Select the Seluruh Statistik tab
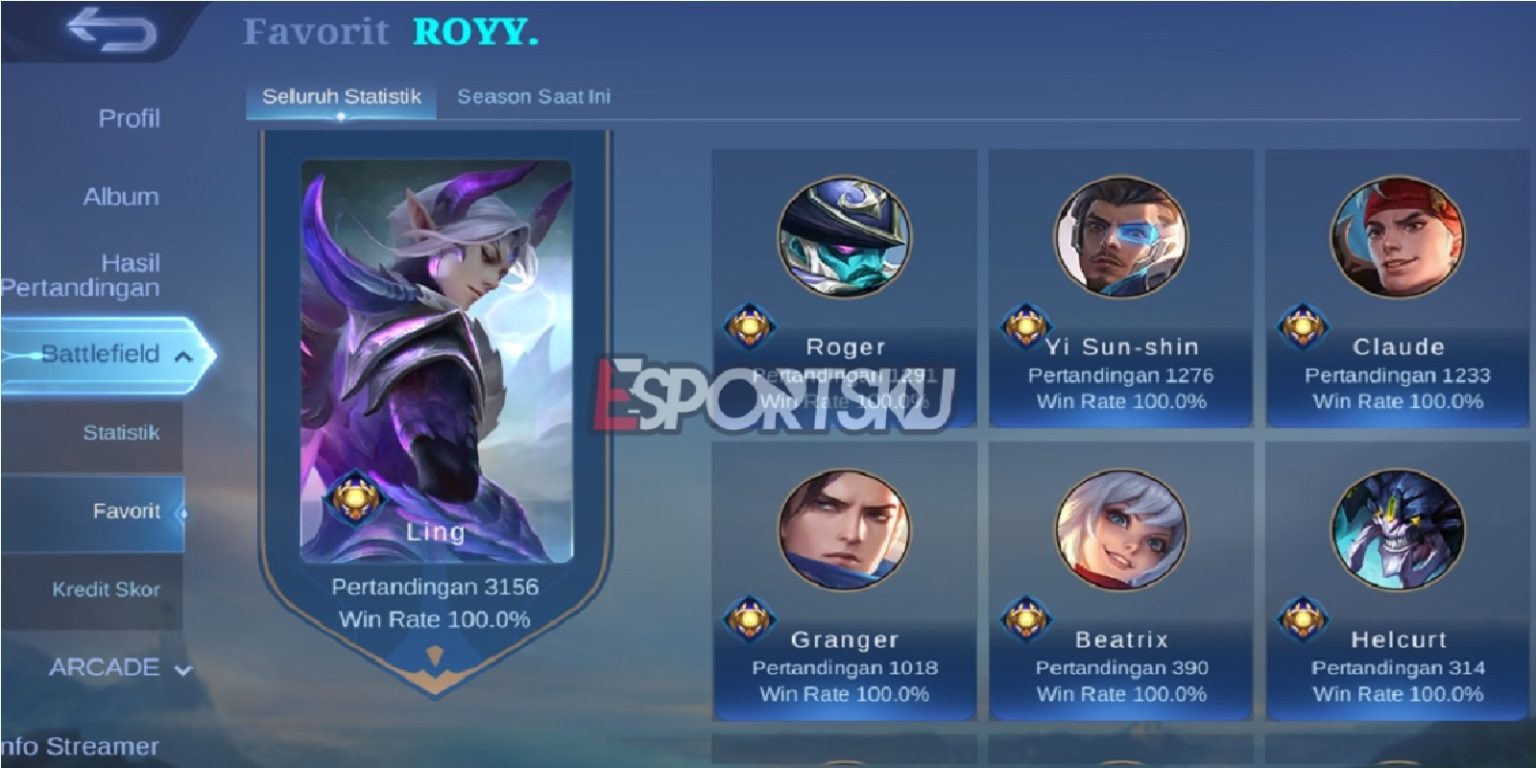Image resolution: width=1536 pixels, height=768 pixels. [x=344, y=97]
